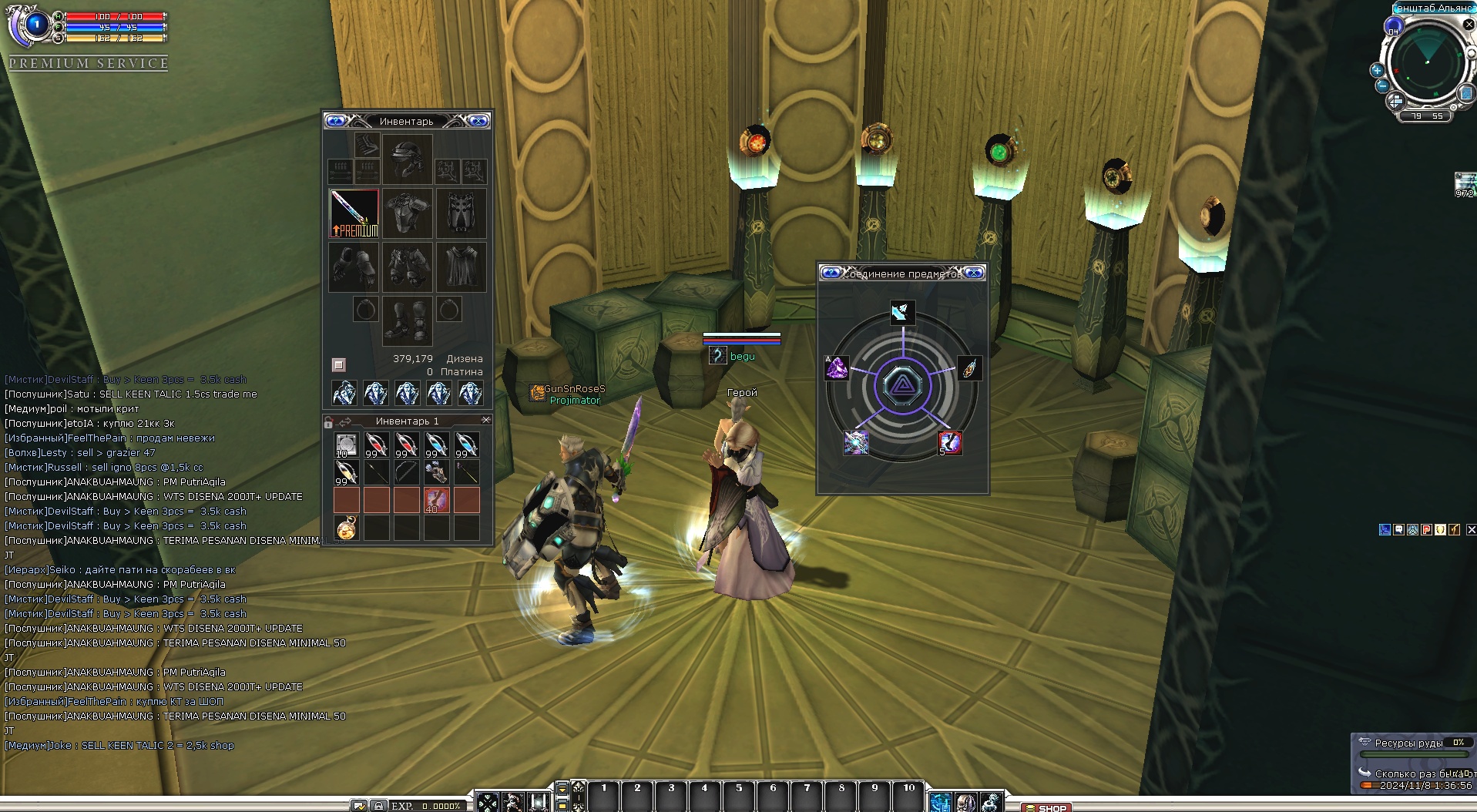Screen dimensions: 1477x812
Task: Select the equipped premium sword slot
Action: coord(354,213)
